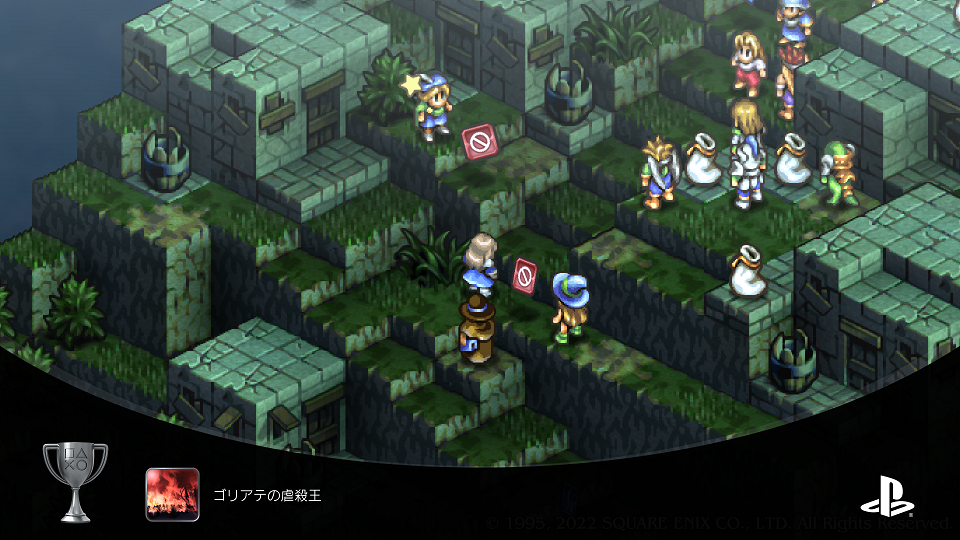Open the ゴリアテの虐殺王 trophy title
The width and height of the screenshot is (960, 540).
(x=266, y=495)
